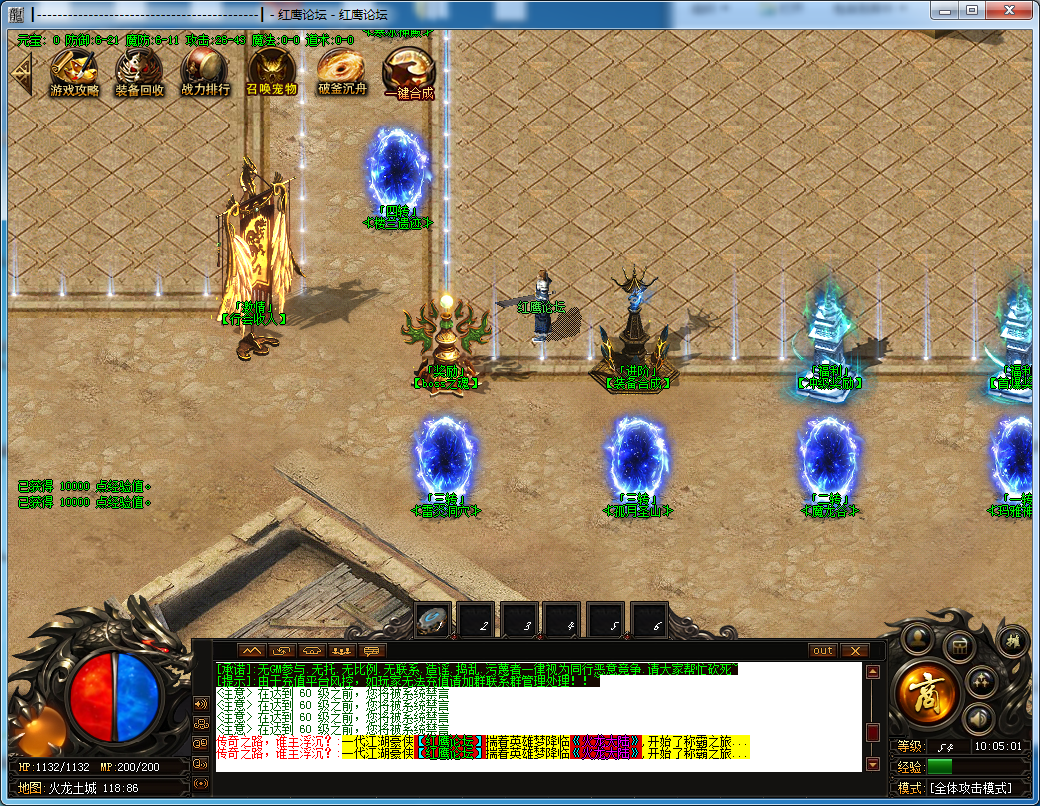Close the chat panel with the X button
Screen dimensions: 1040x806
[853, 650]
